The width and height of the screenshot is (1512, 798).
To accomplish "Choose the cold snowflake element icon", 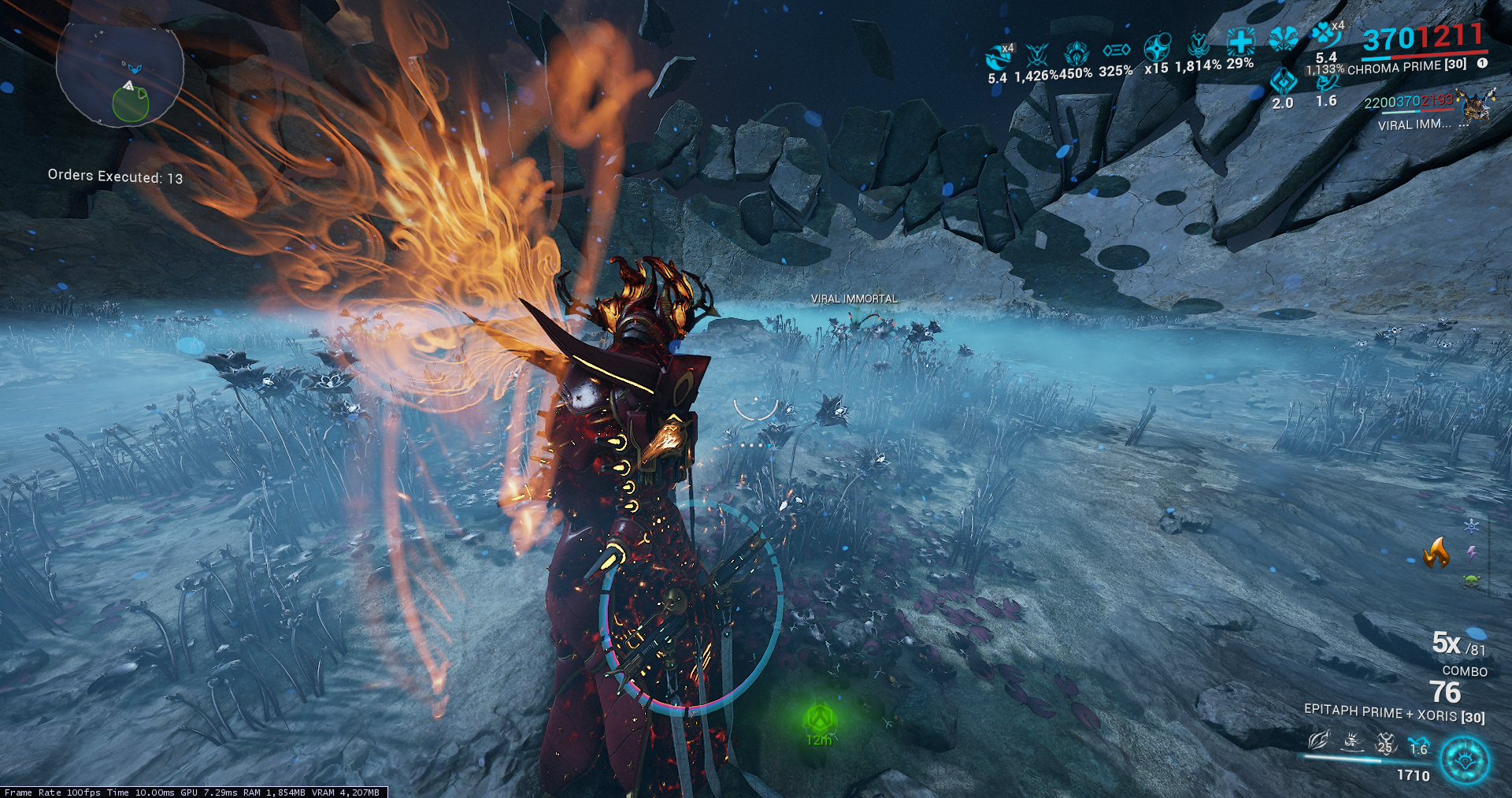I will click(x=1471, y=525).
